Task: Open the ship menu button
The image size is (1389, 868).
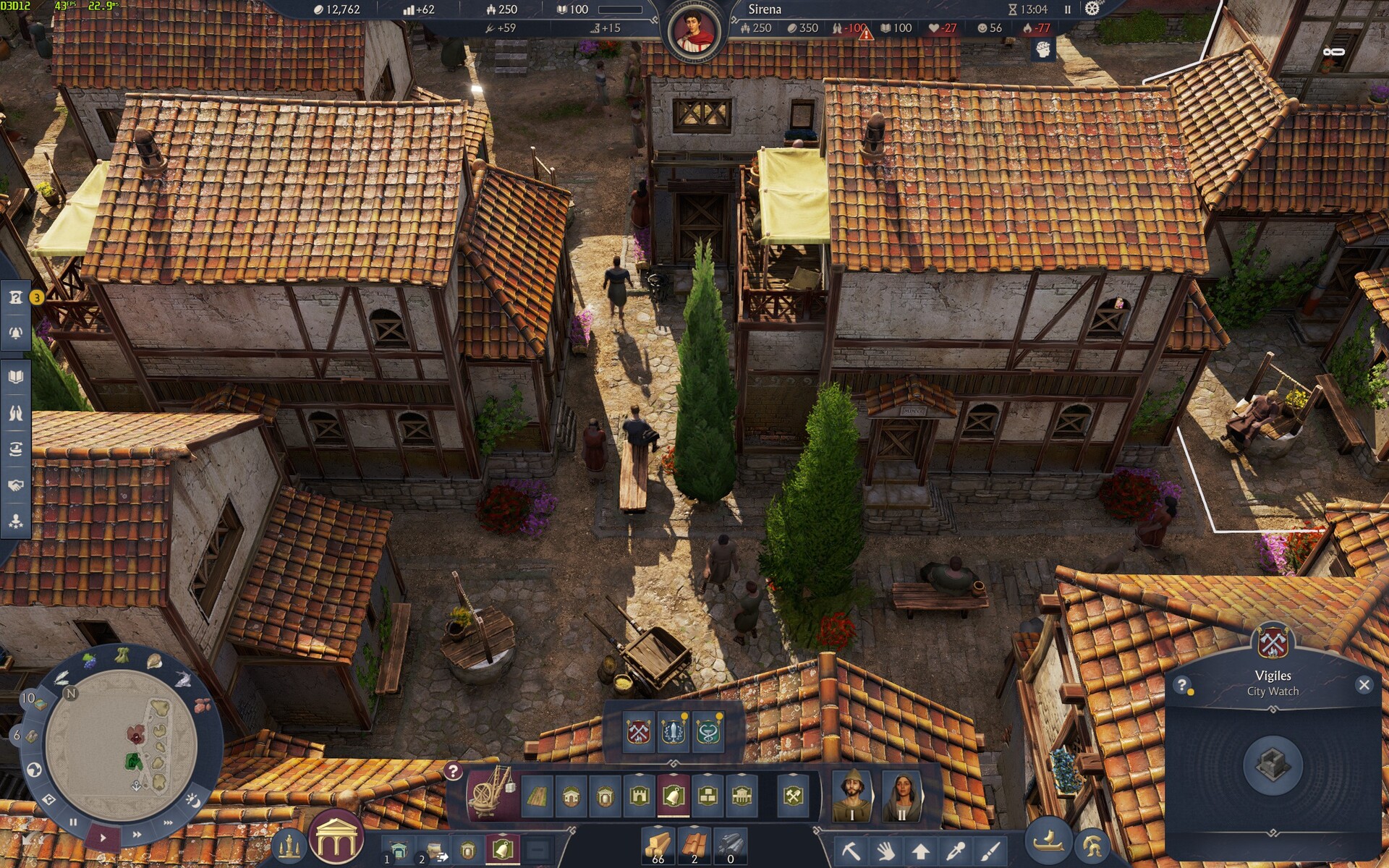Action: pos(1047,842)
